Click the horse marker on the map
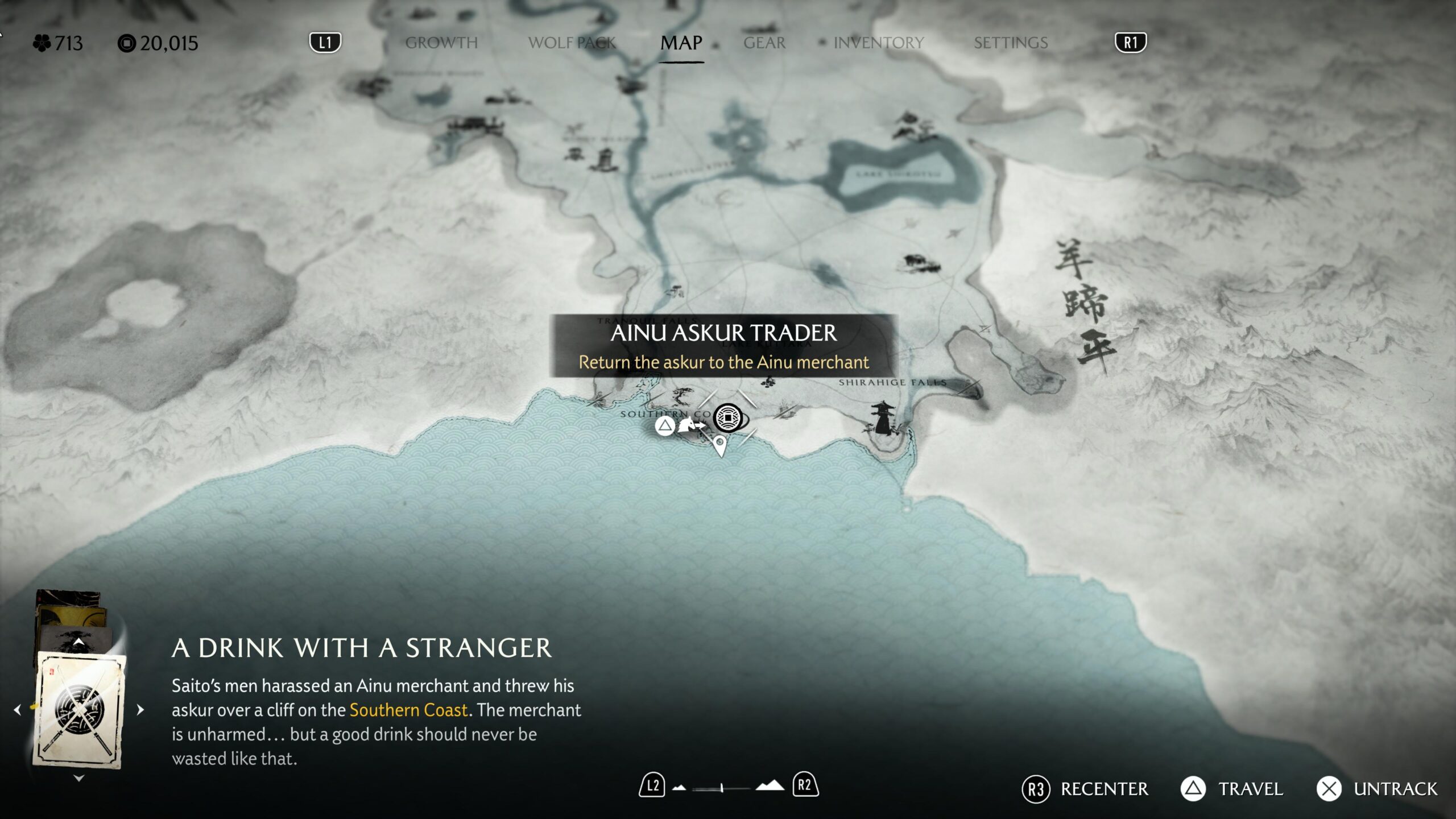Viewport: 1456px width, 819px height. tap(688, 425)
